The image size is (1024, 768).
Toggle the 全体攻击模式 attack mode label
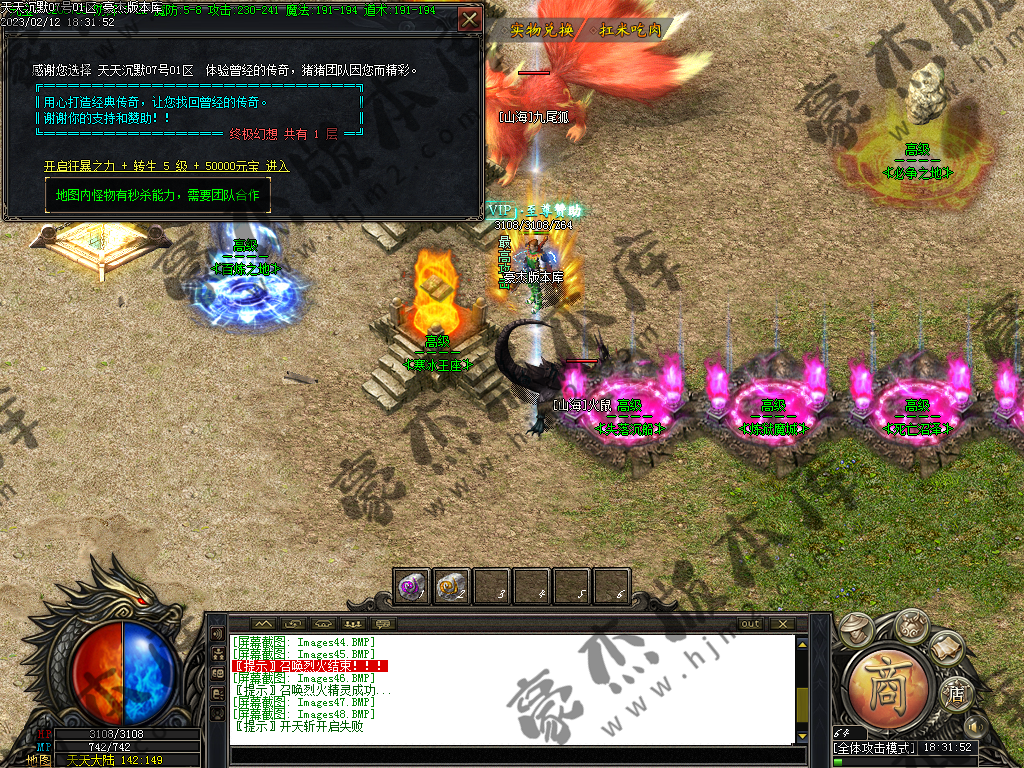(x=874, y=748)
